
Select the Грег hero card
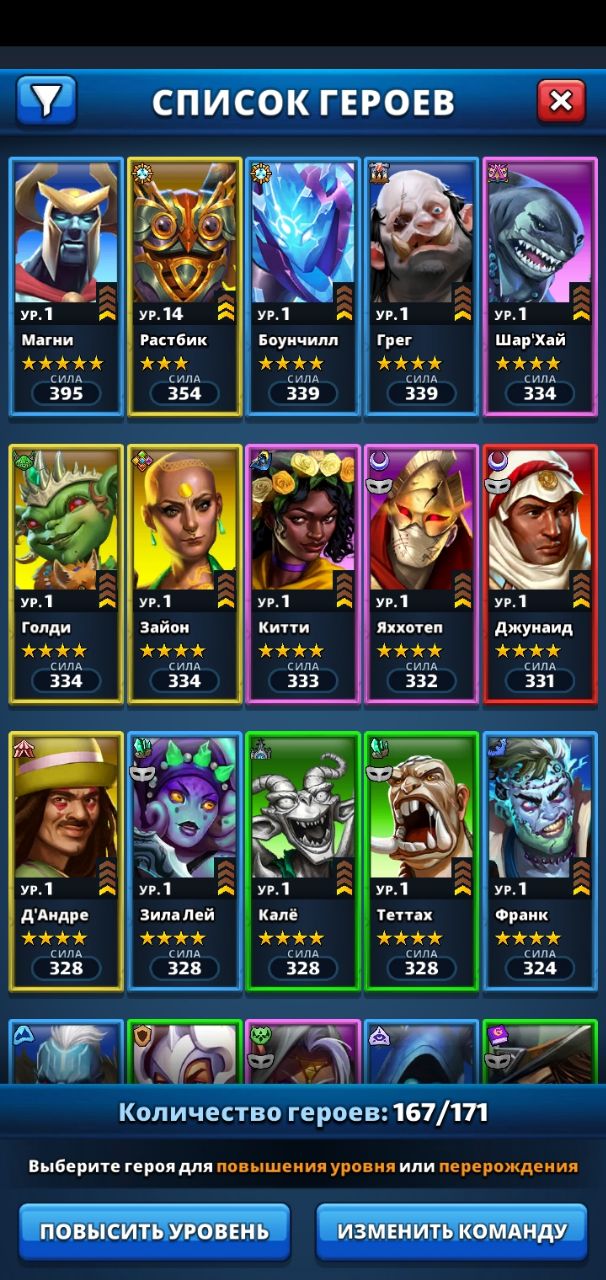420,286
